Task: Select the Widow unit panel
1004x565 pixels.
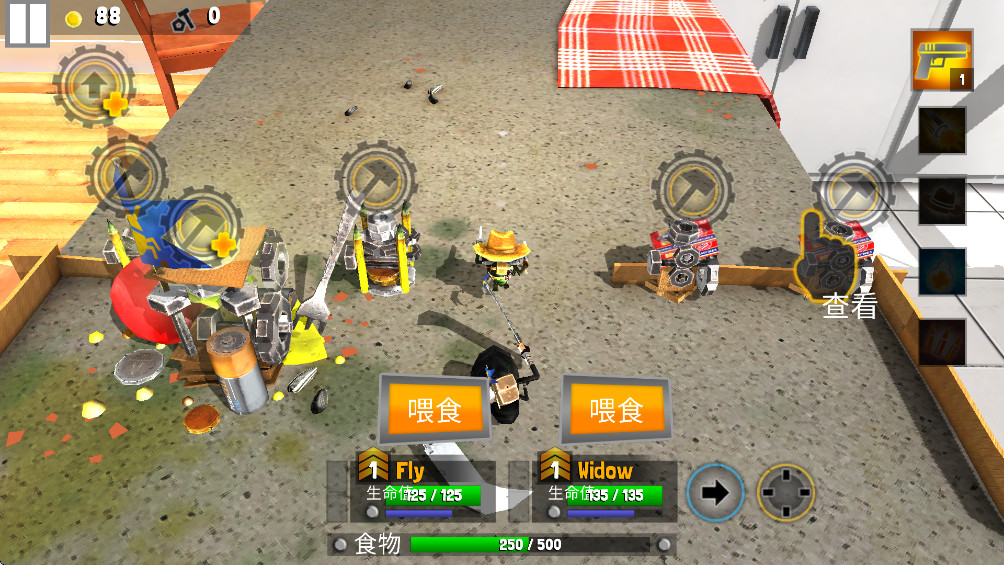Action: point(604,490)
